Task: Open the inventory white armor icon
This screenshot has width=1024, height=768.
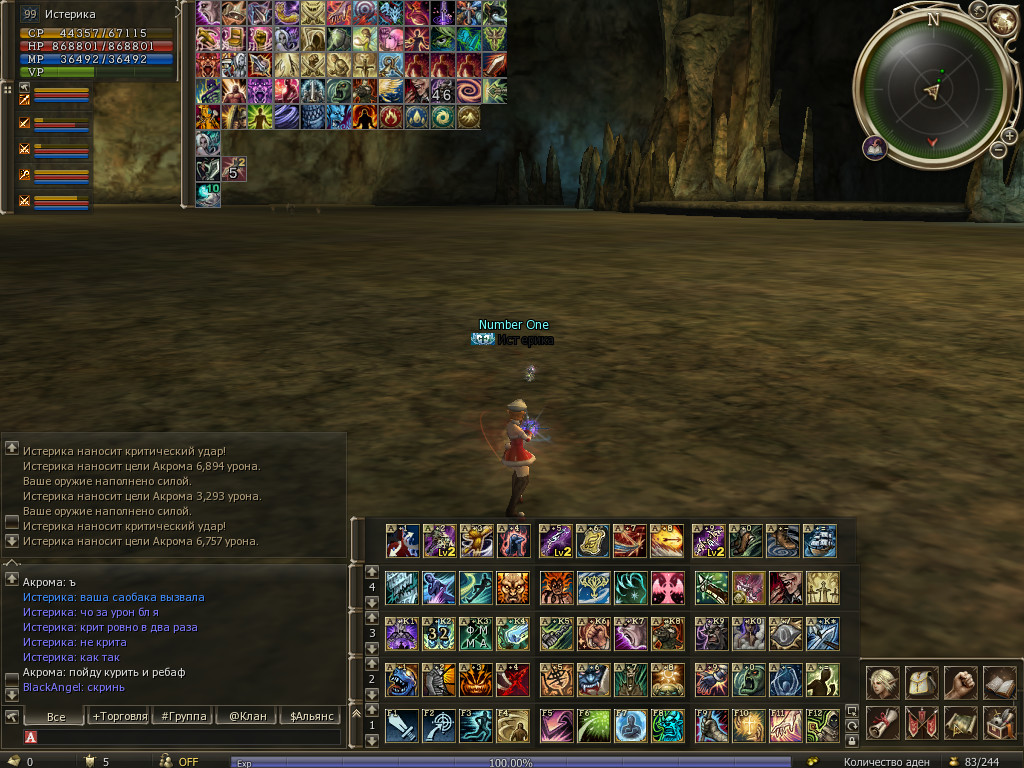Action: pyautogui.click(x=921, y=683)
